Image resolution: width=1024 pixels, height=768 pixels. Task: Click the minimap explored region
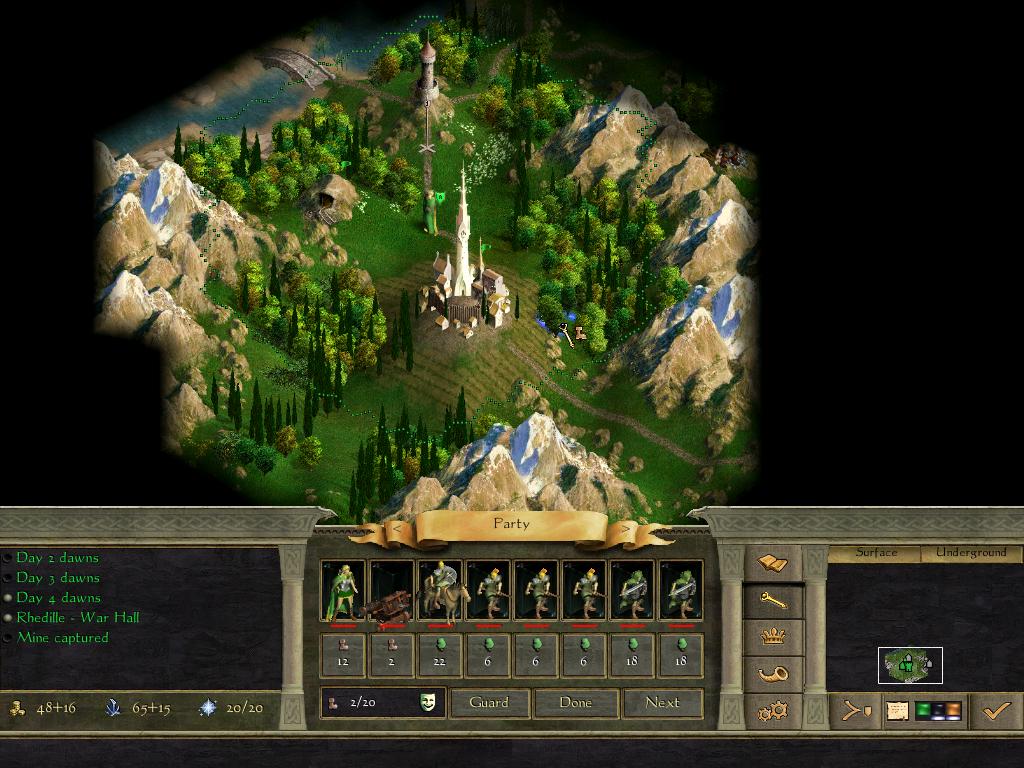[x=910, y=665]
